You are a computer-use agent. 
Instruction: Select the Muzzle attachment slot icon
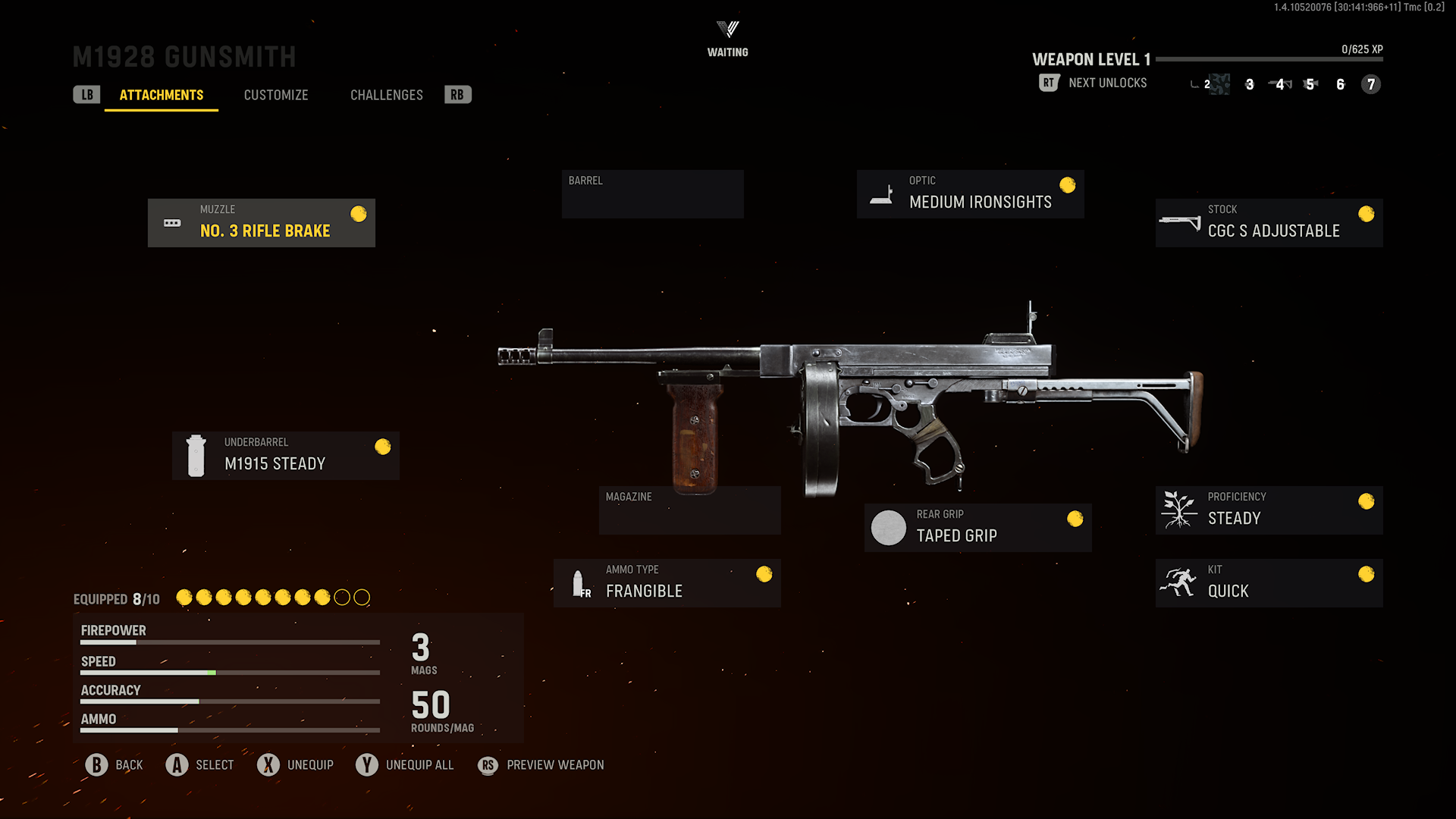pyautogui.click(x=171, y=222)
